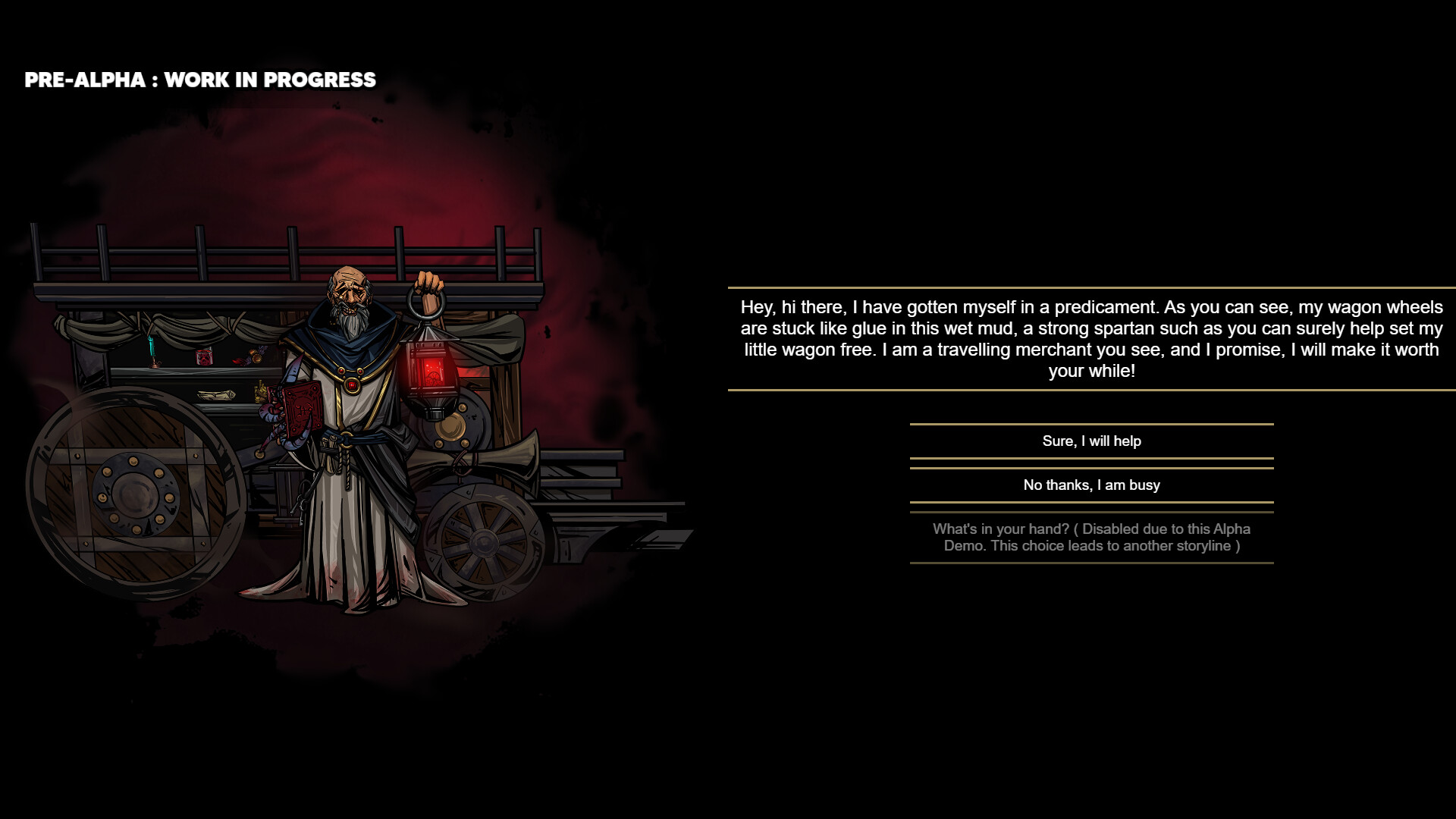Click the chain hanging near the rear wheel
This screenshot has width=1456, height=819.
pos(460,468)
